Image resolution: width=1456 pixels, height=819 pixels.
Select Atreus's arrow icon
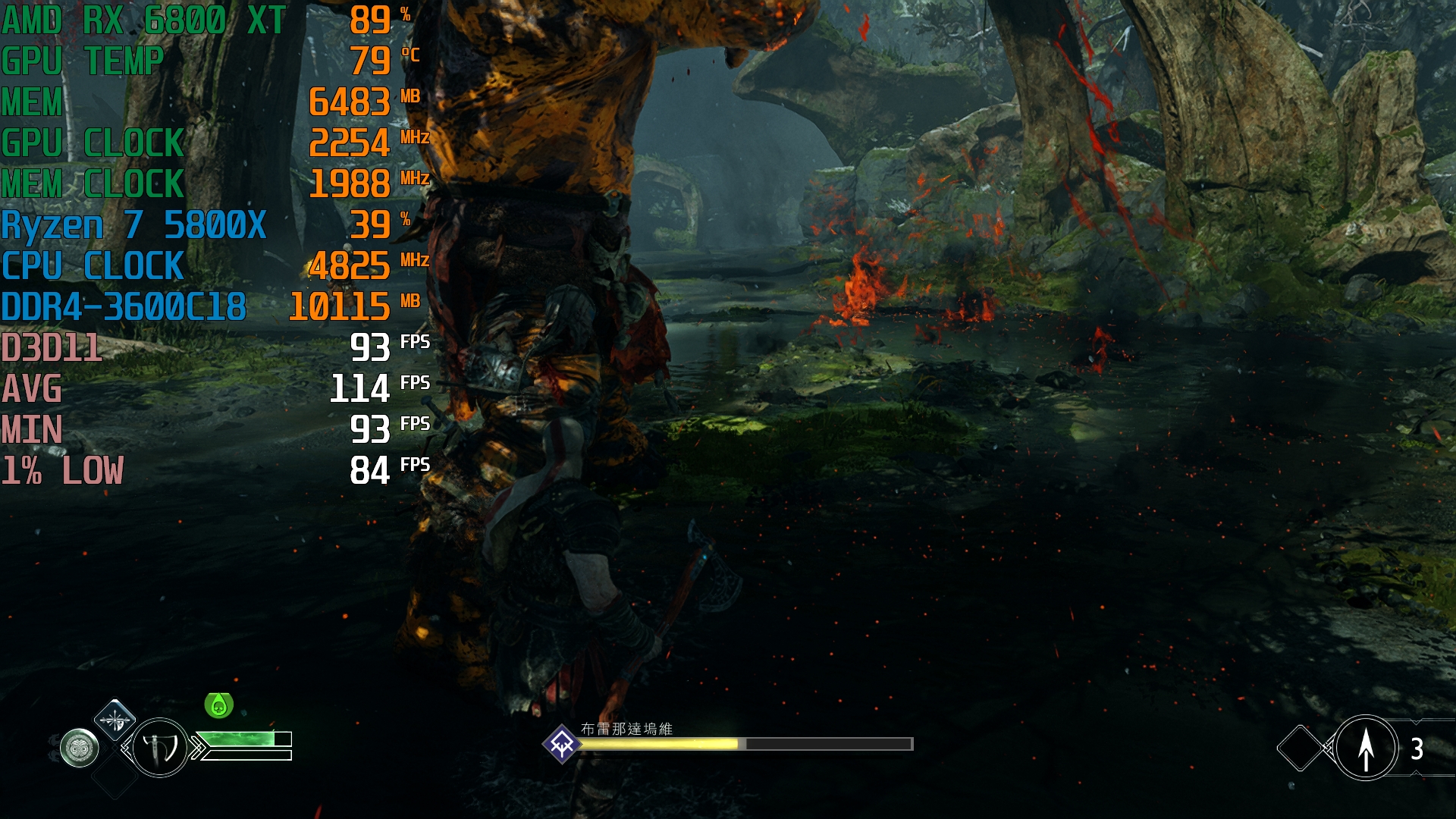[1366, 748]
